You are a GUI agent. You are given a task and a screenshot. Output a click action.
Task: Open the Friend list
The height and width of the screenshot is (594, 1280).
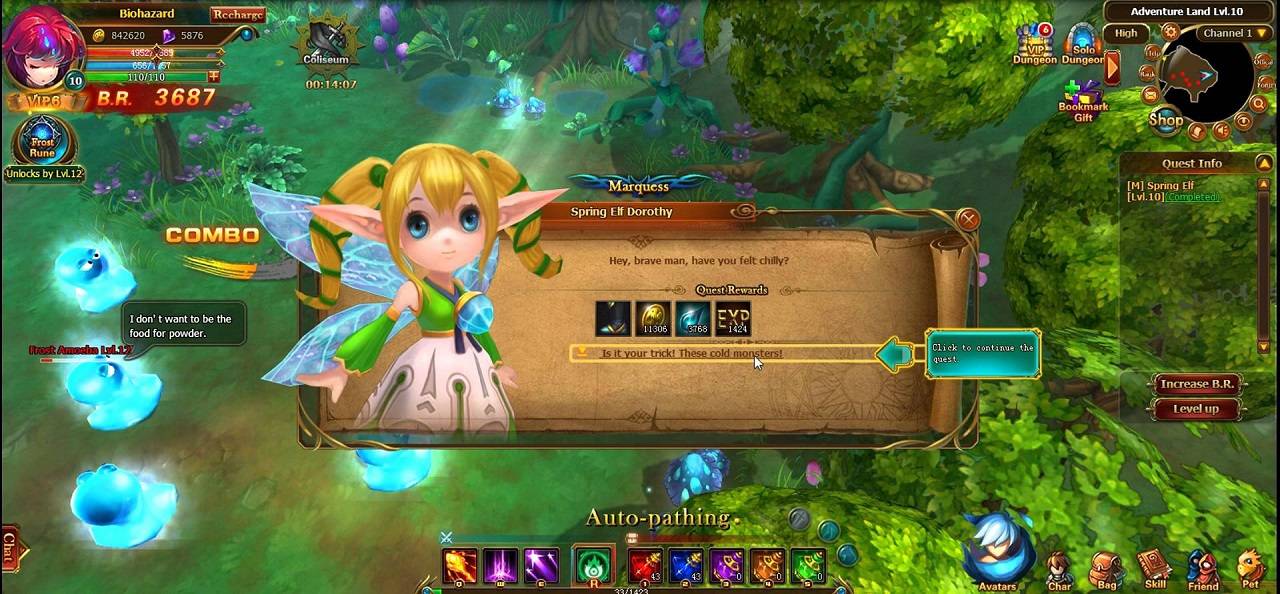pos(1203,570)
